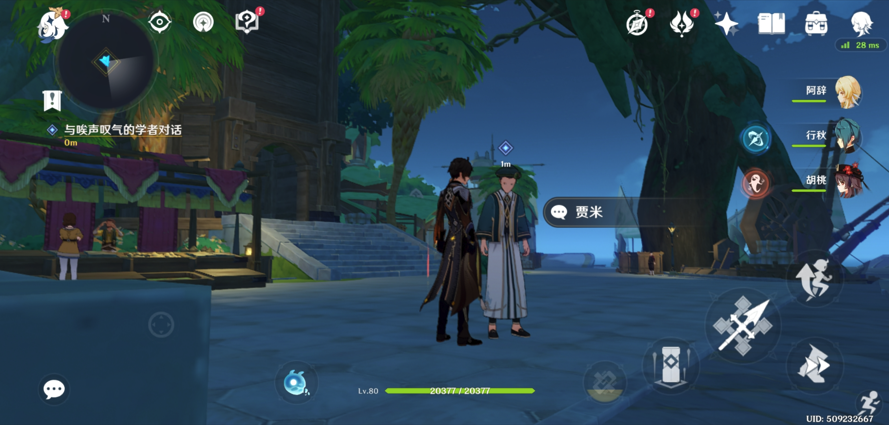
Task: Open the chat speech bubble
Action: (x=54, y=389)
